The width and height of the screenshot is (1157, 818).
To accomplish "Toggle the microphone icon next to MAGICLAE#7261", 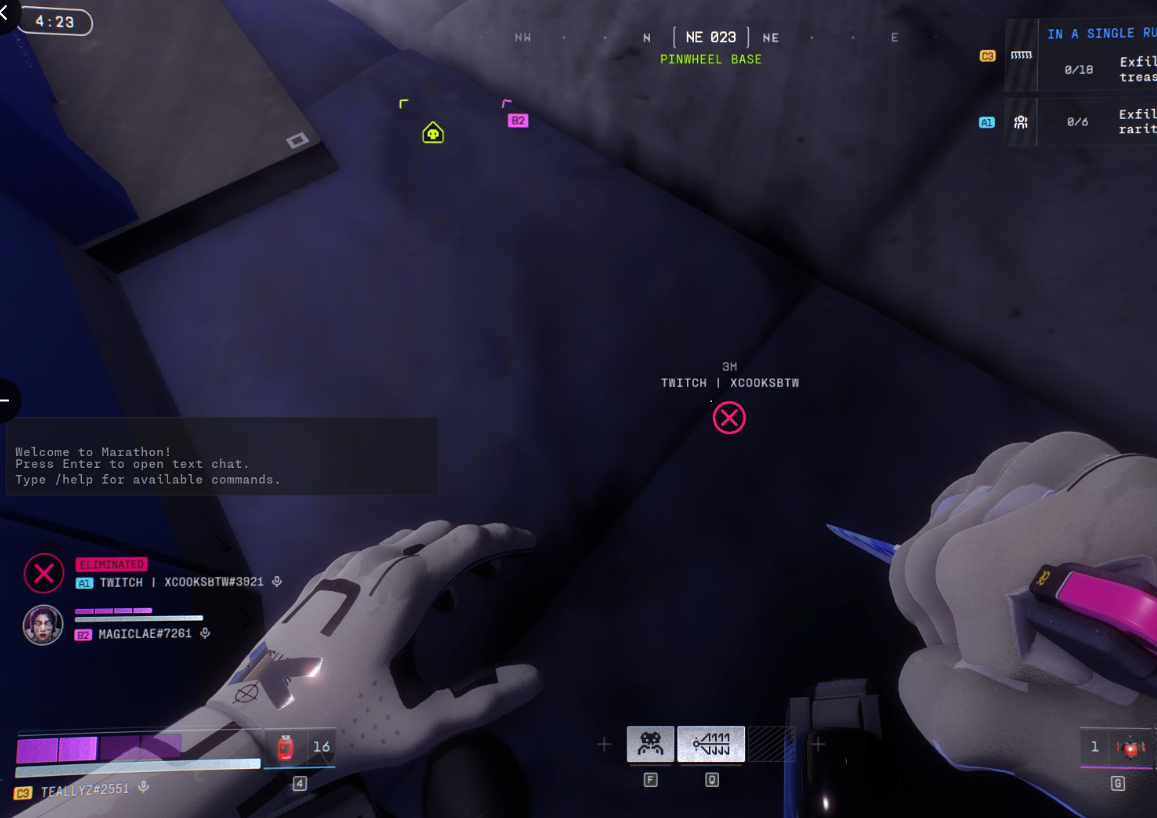I will tap(205, 633).
